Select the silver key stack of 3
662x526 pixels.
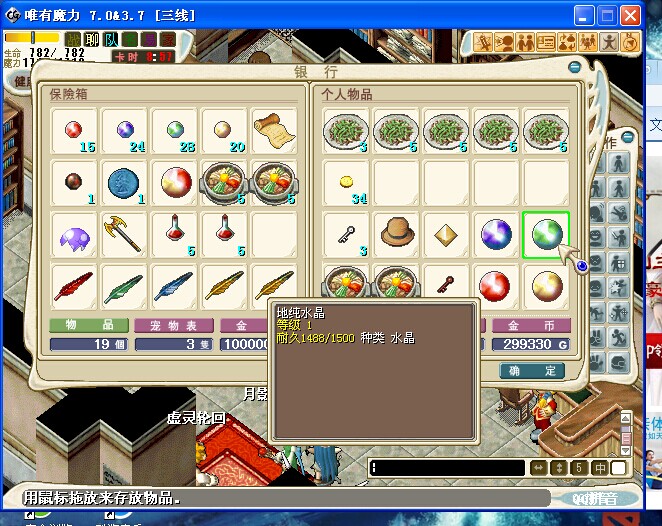(347, 234)
